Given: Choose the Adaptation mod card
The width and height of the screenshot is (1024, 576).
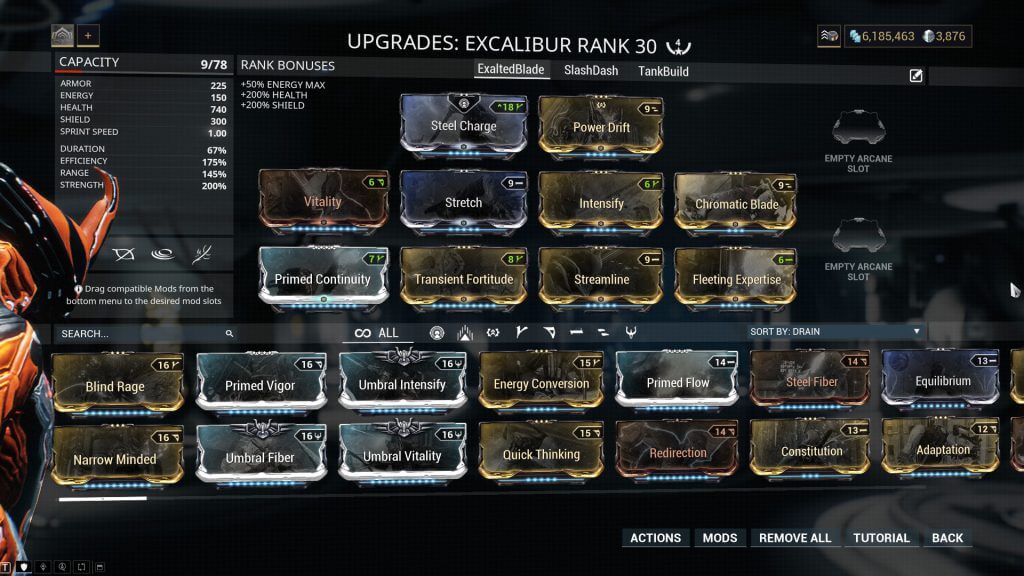Looking at the screenshot, I should [942, 449].
